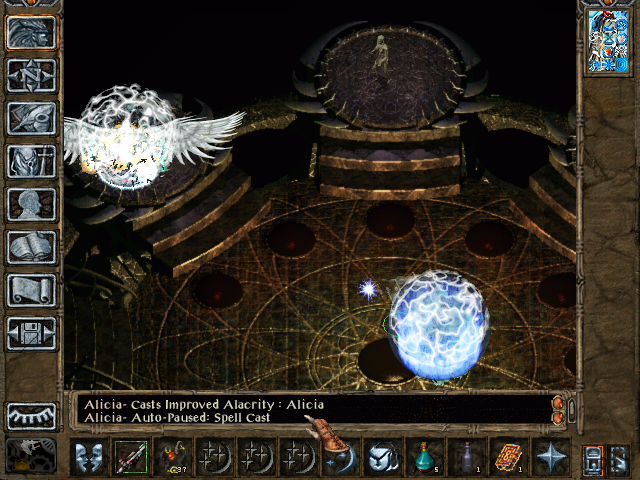Open the area map screen
The height and width of the screenshot is (480, 640).
pyautogui.click(x=31, y=76)
